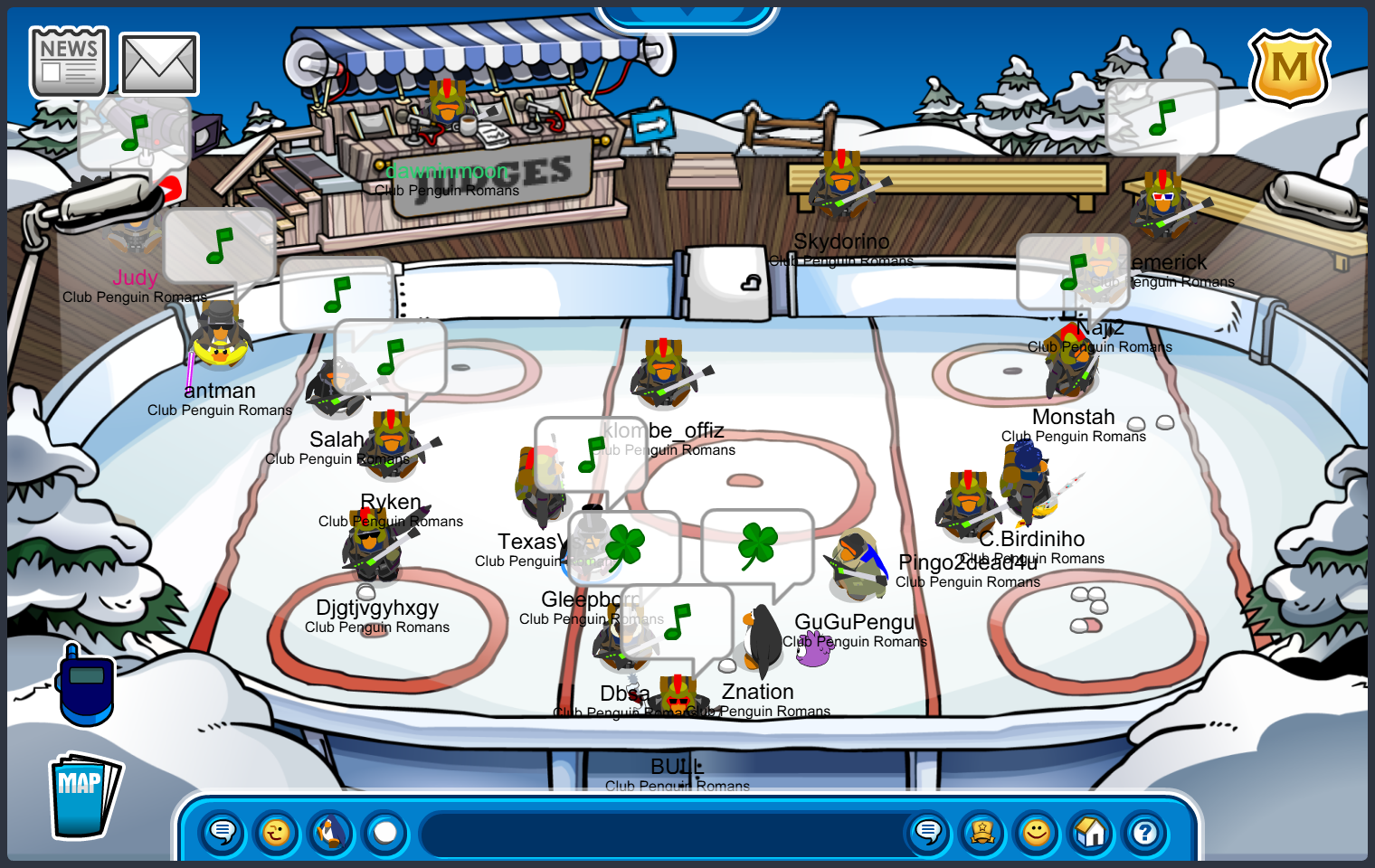Open the mail envelope inbox
The width and height of the screenshot is (1375, 868).
159,64
